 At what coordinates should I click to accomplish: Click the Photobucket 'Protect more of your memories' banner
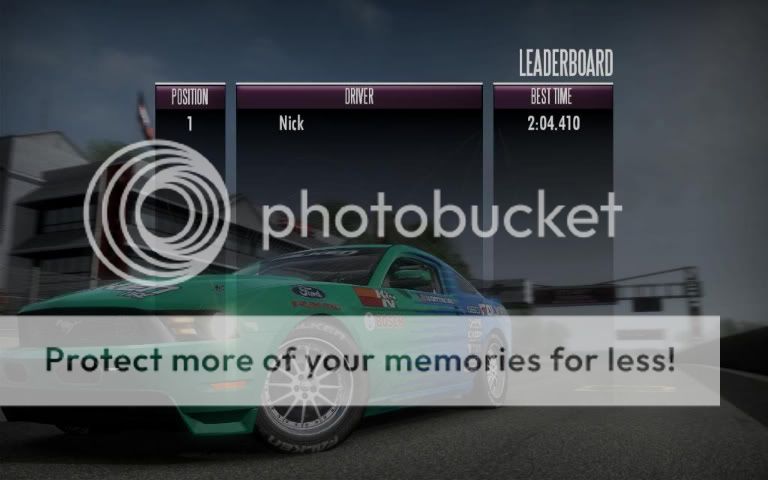coord(360,360)
